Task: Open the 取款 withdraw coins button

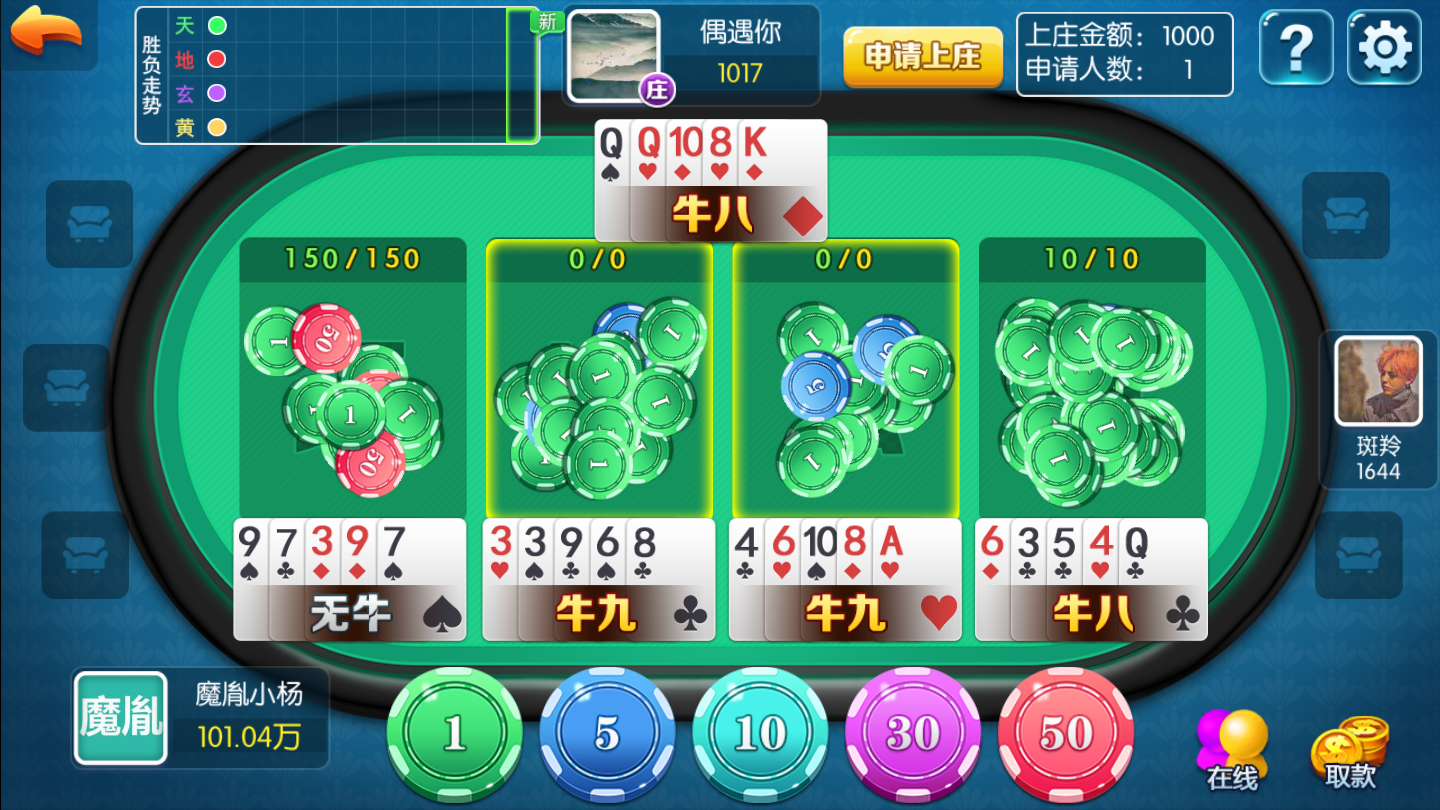Action: point(1350,752)
